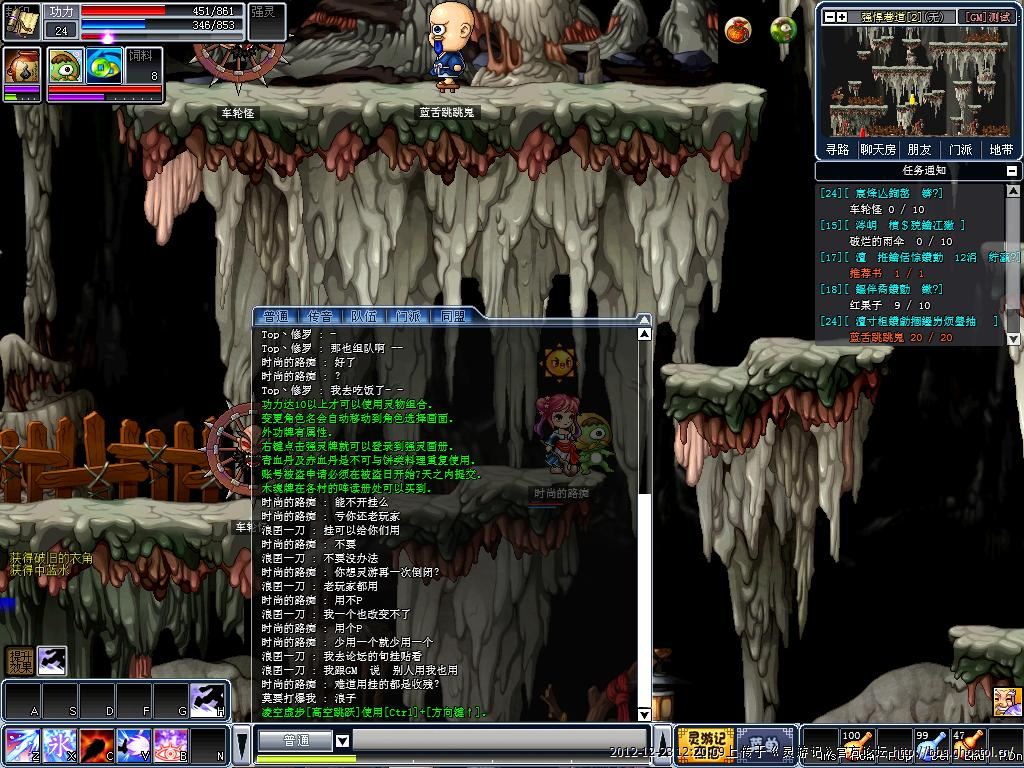
Task: Switch to the 传音 whisper chat tab
Action: [320, 316]
